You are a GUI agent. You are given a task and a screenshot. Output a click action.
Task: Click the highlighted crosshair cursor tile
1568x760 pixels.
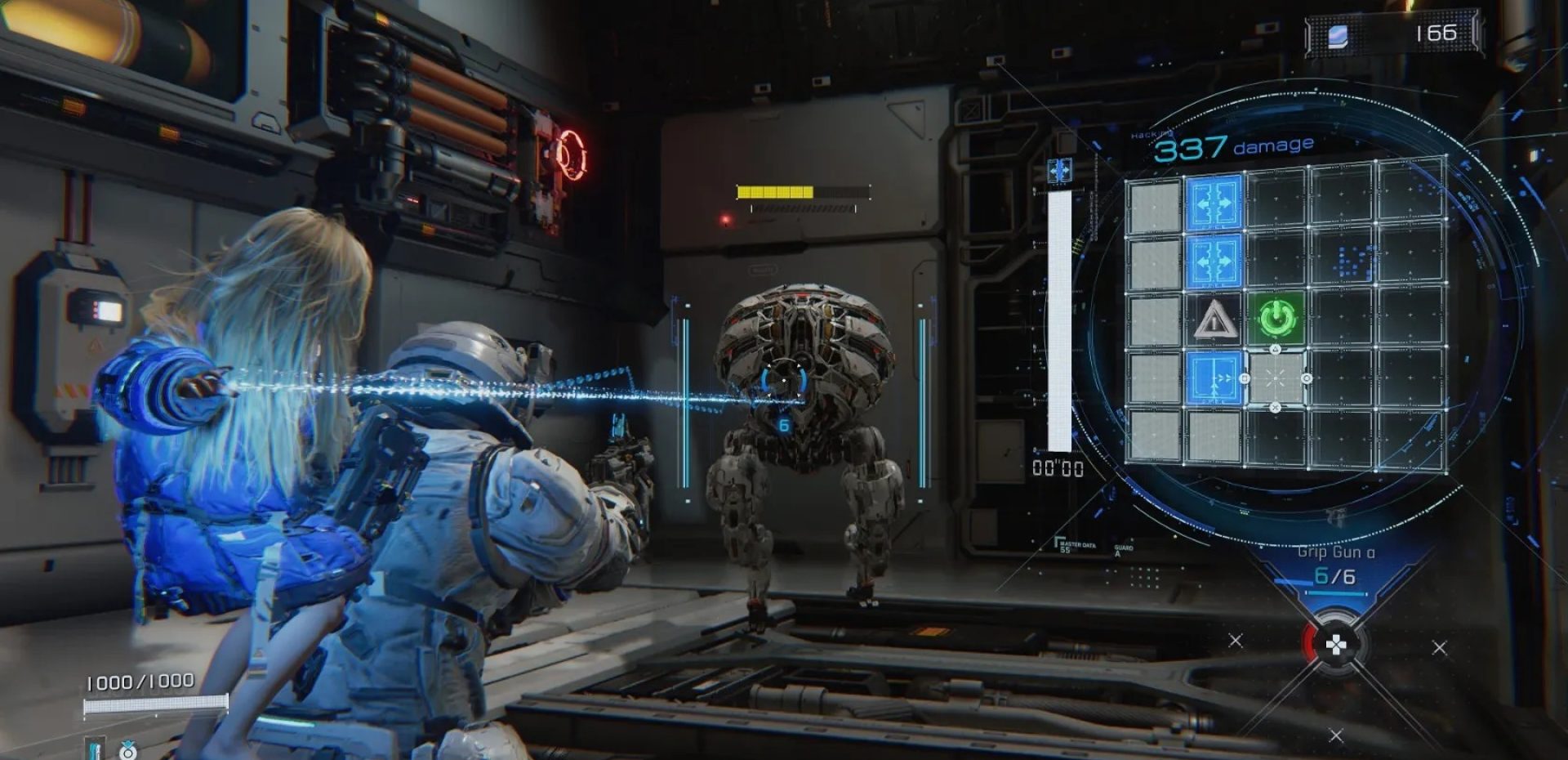tap(1276, 378)
